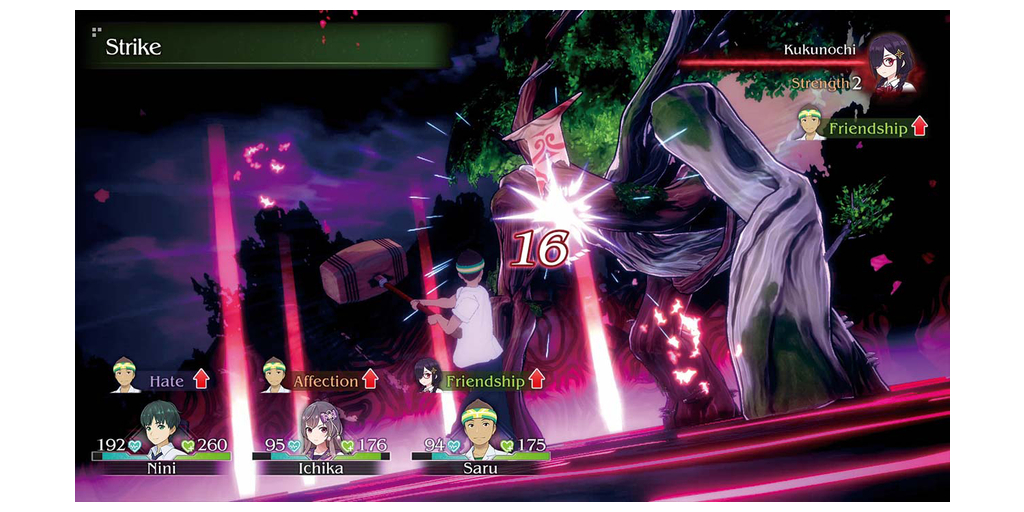Click the Friendship tag above Saru

tap(485, 380)
